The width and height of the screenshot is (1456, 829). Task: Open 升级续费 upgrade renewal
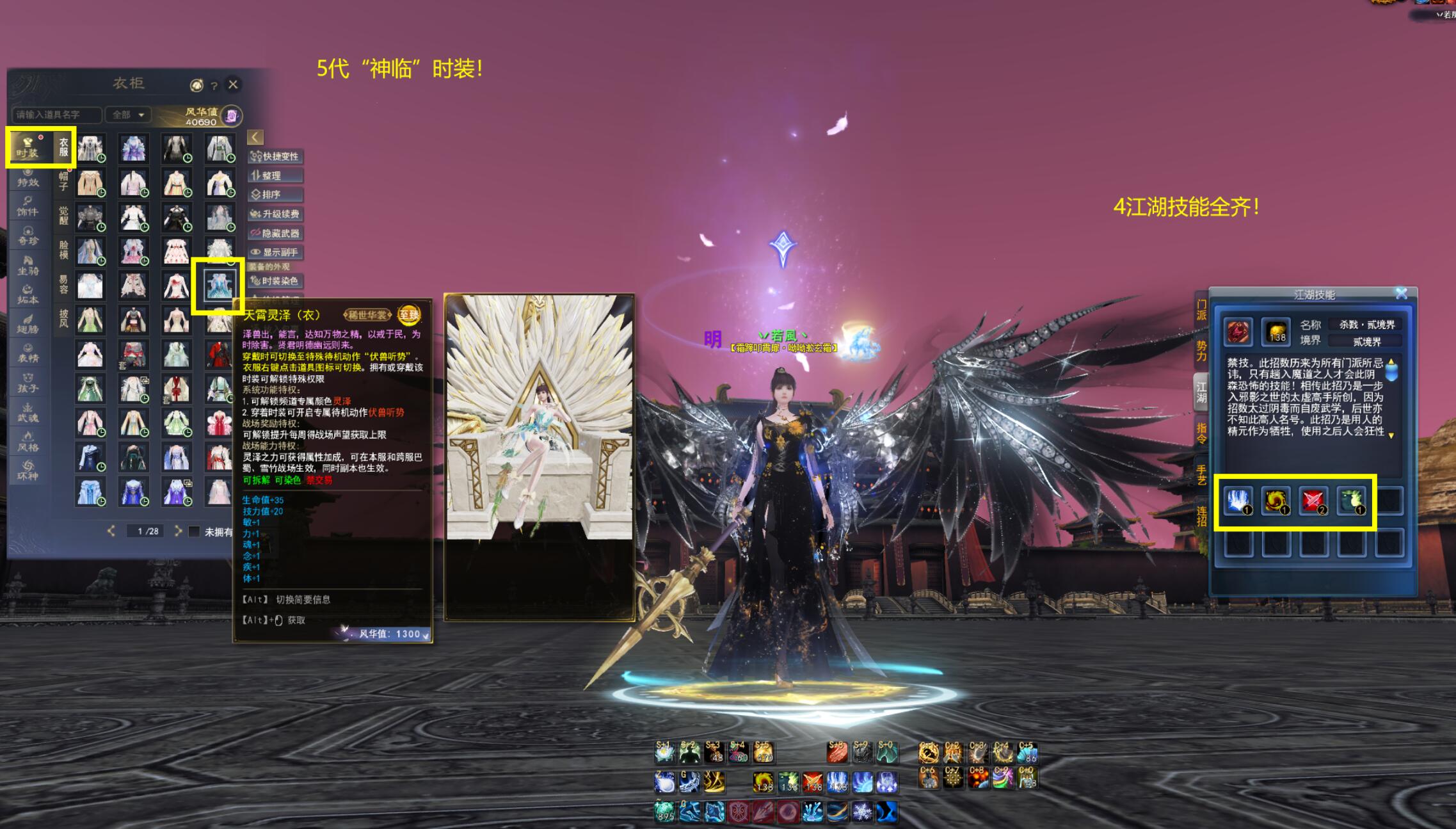275,214
